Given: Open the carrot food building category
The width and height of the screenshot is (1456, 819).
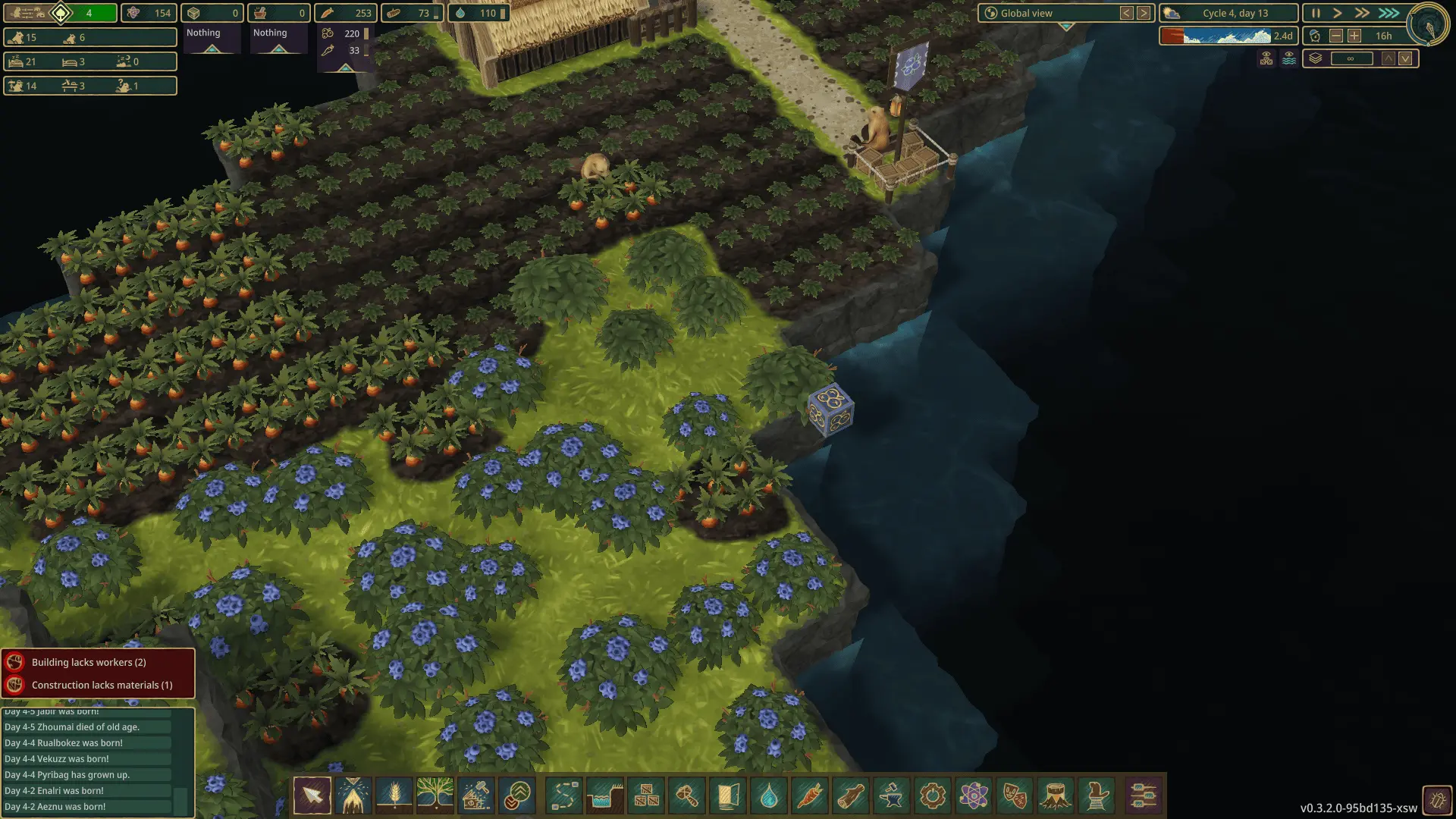Looking at the screenshot, I should point(810,795).
